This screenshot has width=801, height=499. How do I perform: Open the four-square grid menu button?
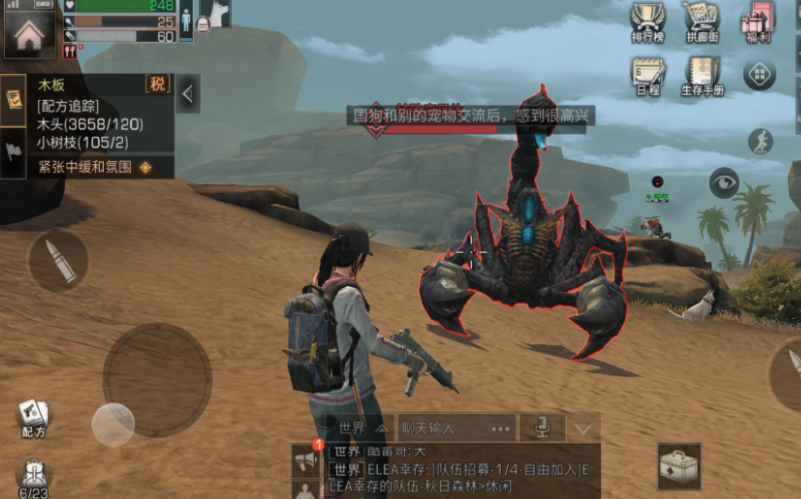pos(760,74)
